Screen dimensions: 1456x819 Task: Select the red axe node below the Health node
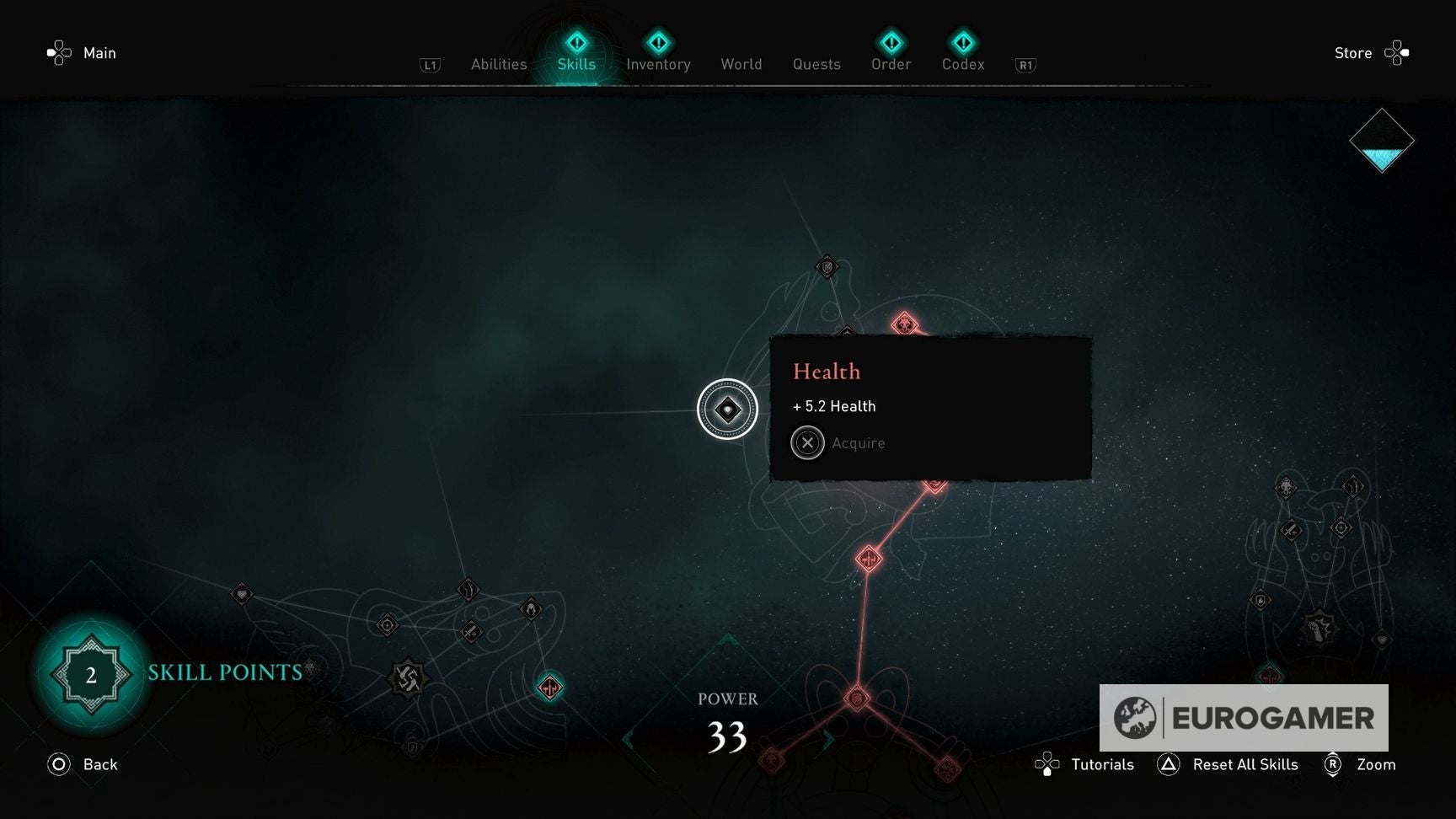[870, 558]
